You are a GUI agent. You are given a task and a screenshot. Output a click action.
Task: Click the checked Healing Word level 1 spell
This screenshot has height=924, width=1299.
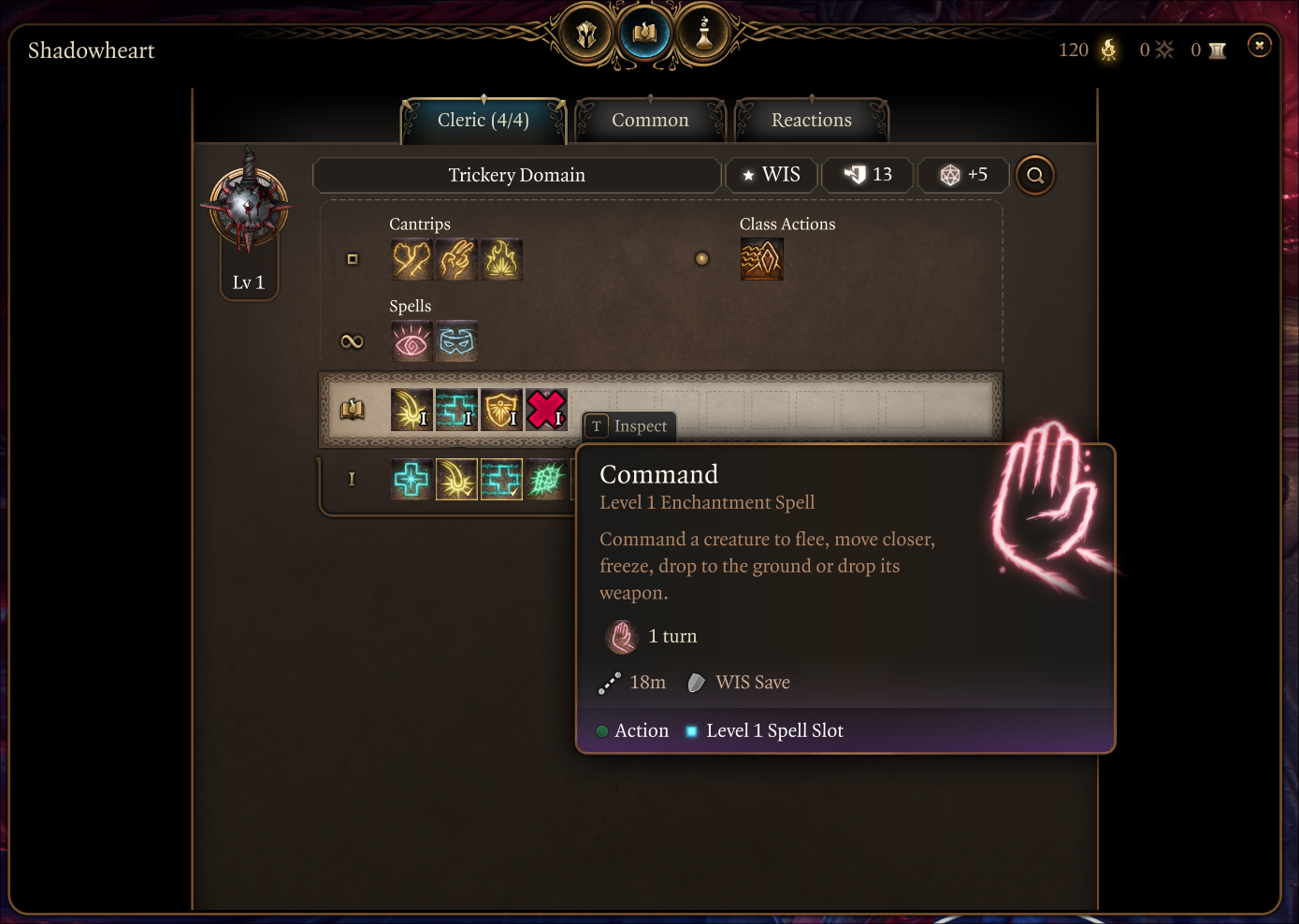click(x=501, y=480)
